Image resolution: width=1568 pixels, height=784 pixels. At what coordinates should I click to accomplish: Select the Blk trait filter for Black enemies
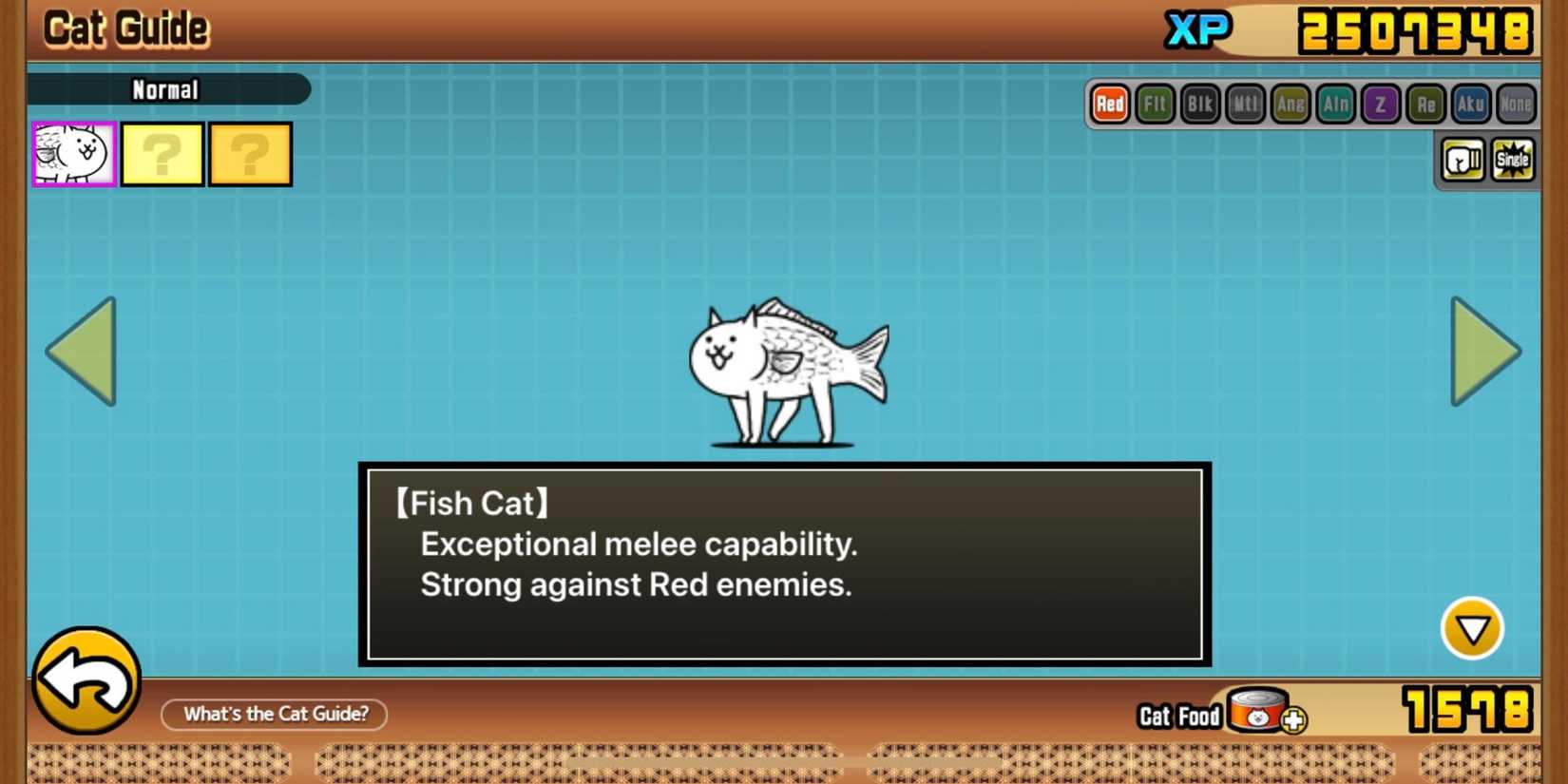click(x=1199, y=105)
